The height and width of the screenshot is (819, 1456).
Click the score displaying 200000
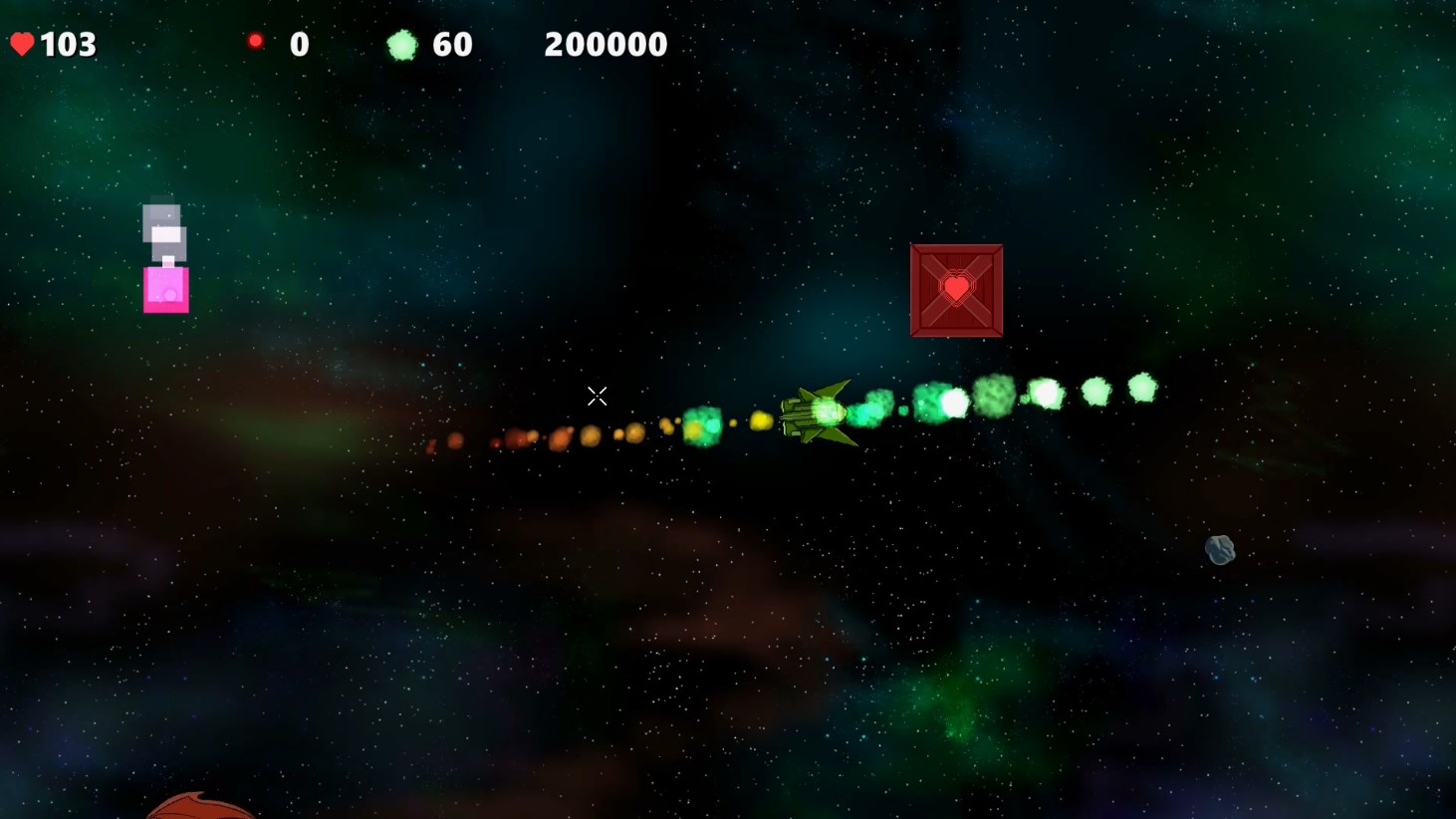tap(605, 43)
